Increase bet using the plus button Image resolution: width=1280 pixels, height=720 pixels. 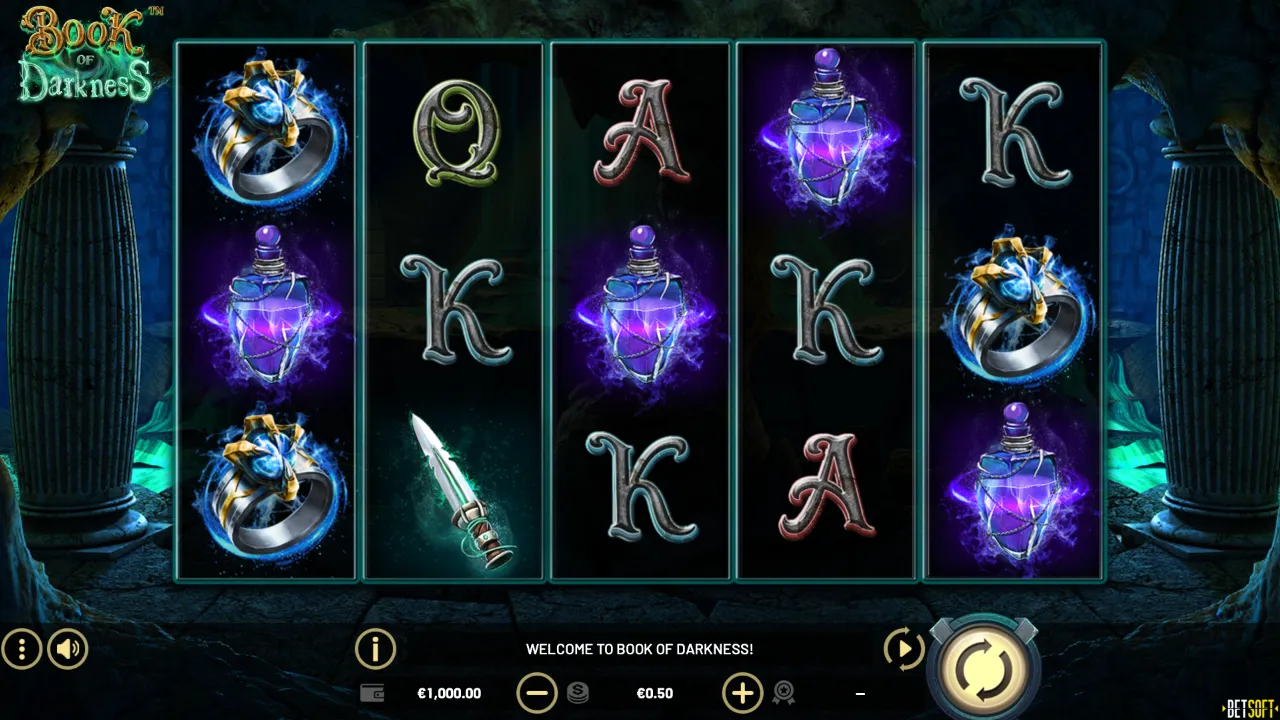tap(742, 693)
